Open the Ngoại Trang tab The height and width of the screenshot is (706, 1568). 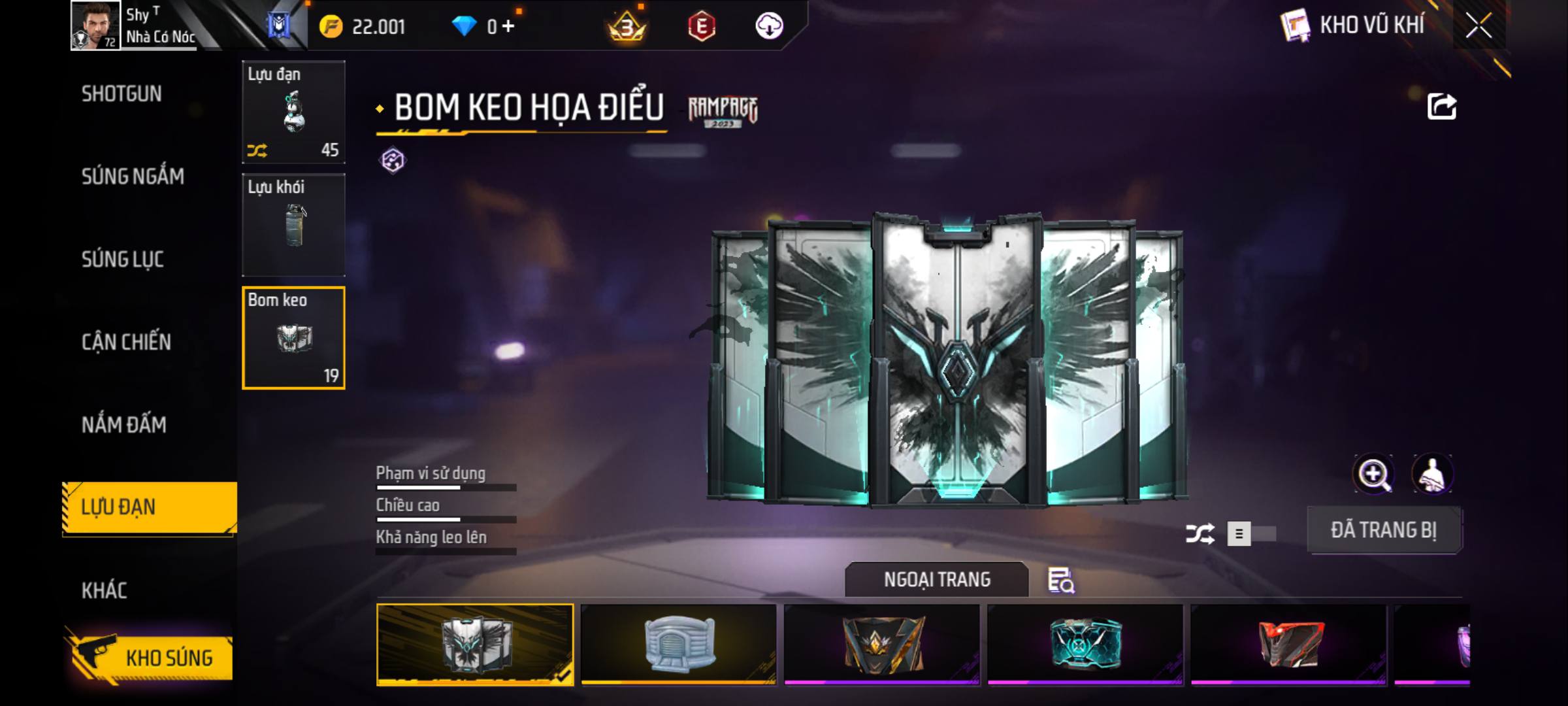point(936,580)
